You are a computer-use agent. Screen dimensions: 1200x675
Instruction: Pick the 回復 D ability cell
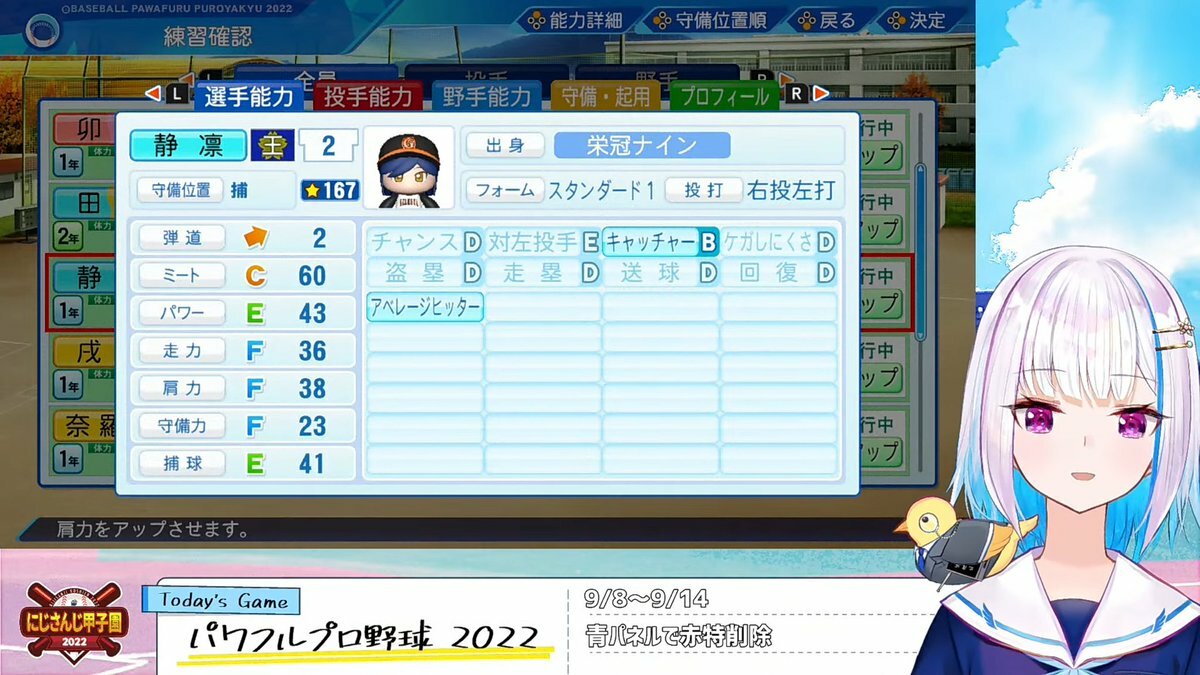coord(779,273)
